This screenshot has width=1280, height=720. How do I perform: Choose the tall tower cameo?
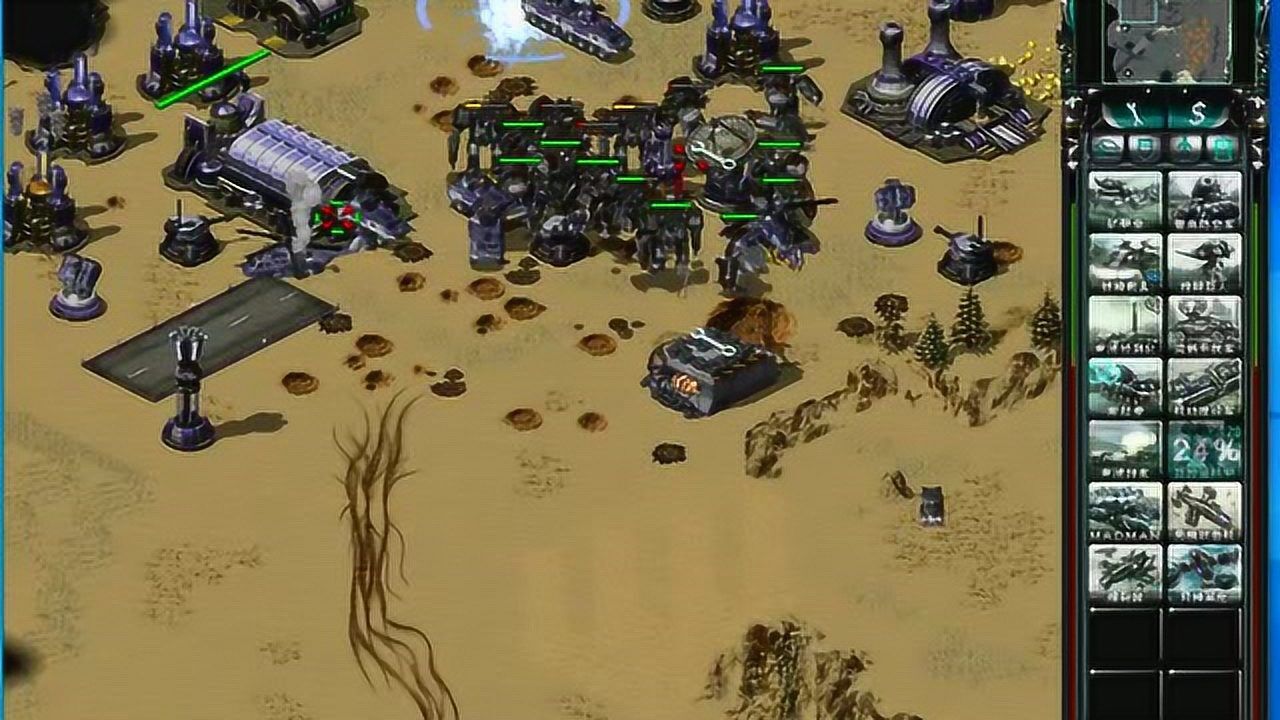pyautogui.click(x=1125, y=326)
